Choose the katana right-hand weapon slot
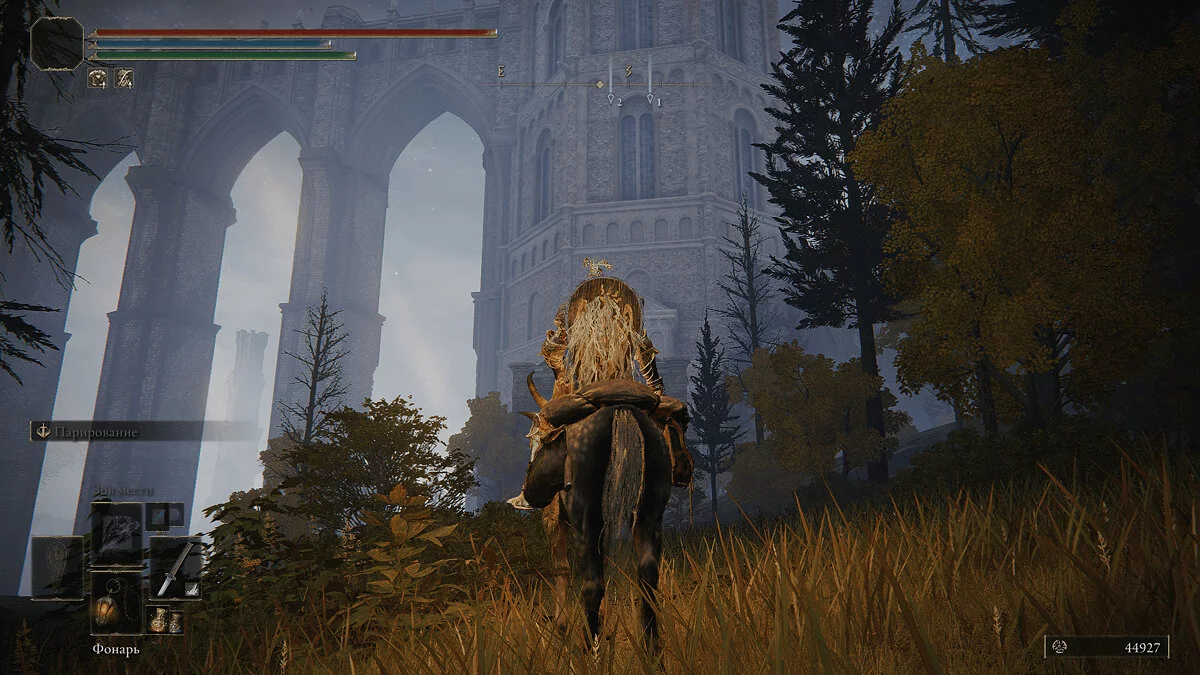This screenshot has height=675, width=1200. 175,568
